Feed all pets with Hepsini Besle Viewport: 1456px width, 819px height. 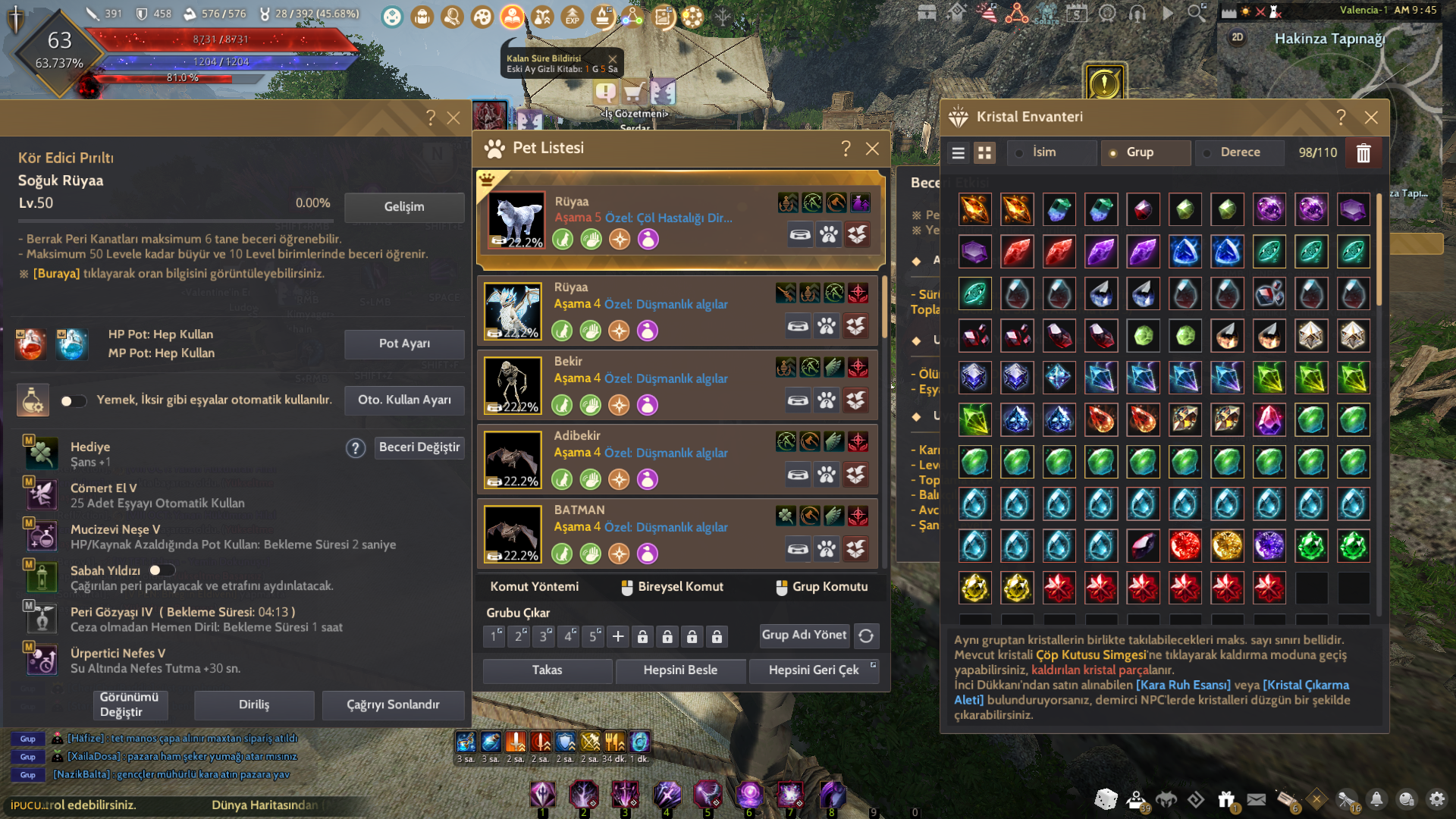[x=680, y=670]
